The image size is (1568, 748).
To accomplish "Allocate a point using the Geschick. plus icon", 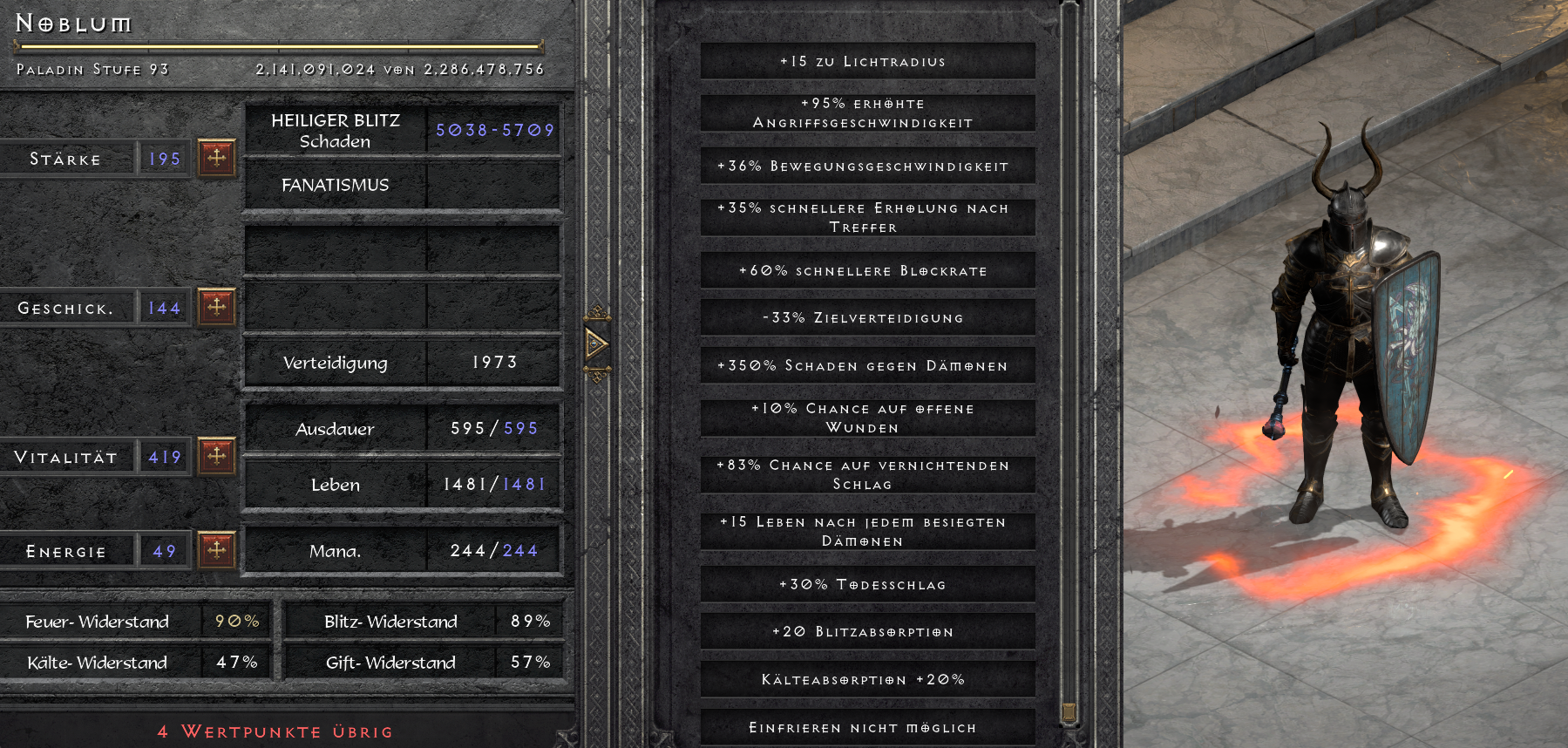I will pos(218,307).
